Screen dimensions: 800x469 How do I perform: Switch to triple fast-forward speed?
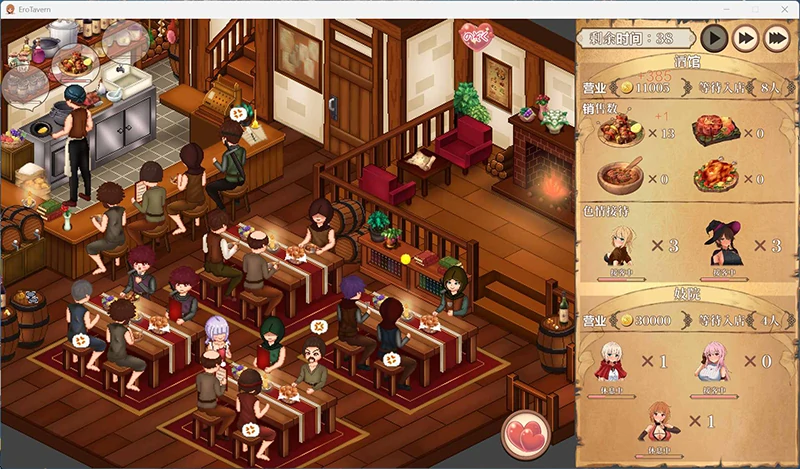point(776,38)
